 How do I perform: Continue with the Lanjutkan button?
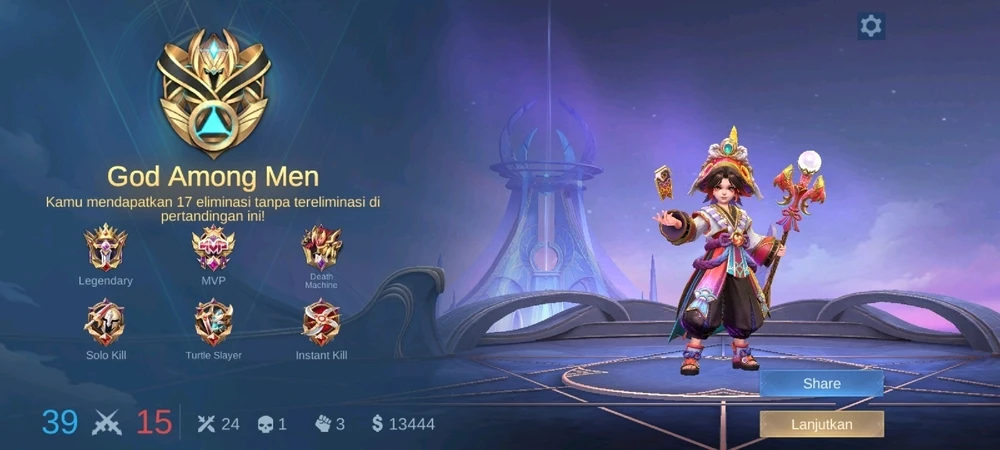coord(821,424)
